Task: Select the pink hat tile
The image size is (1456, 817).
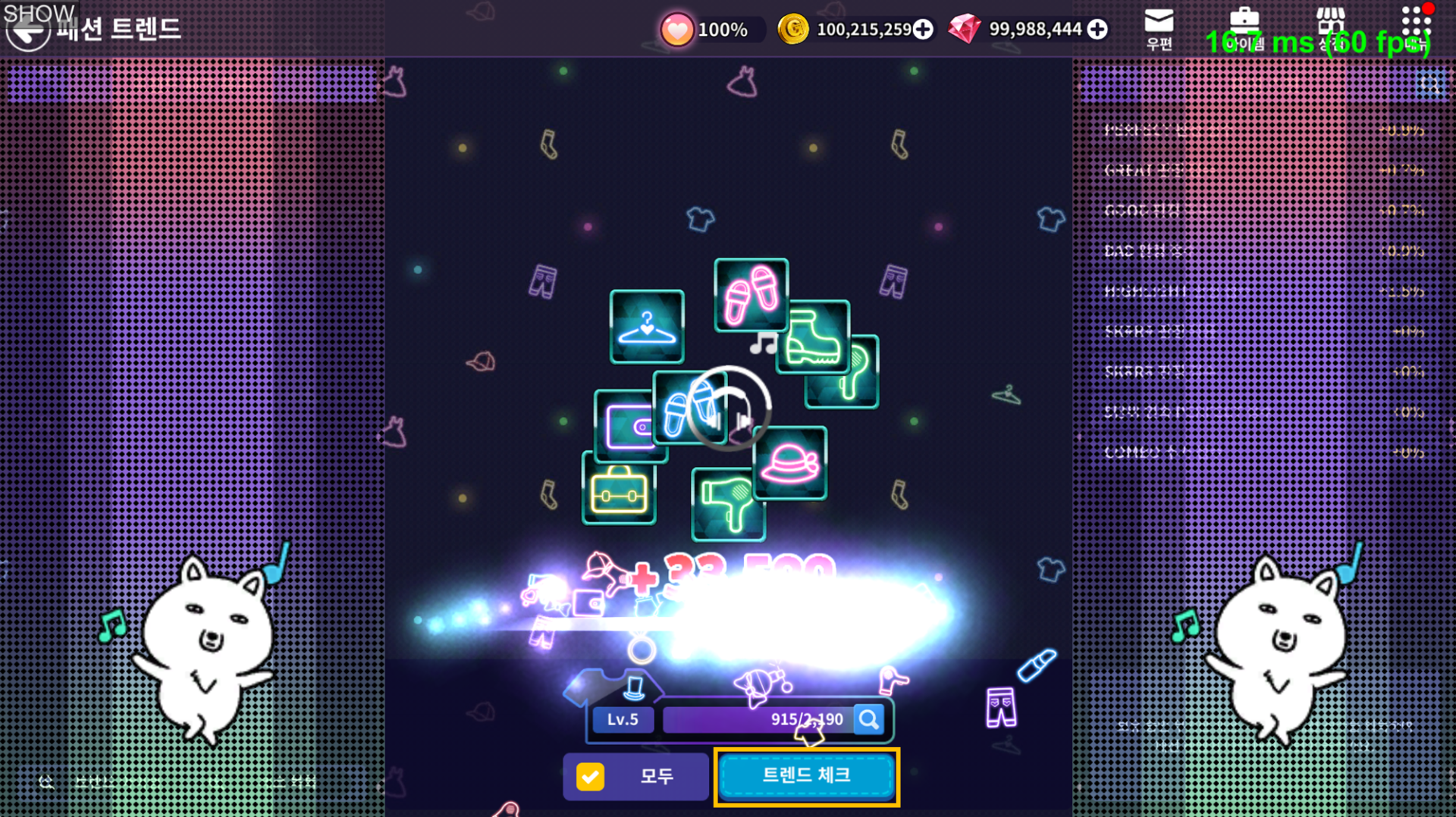Action: [x=792, y=462]
